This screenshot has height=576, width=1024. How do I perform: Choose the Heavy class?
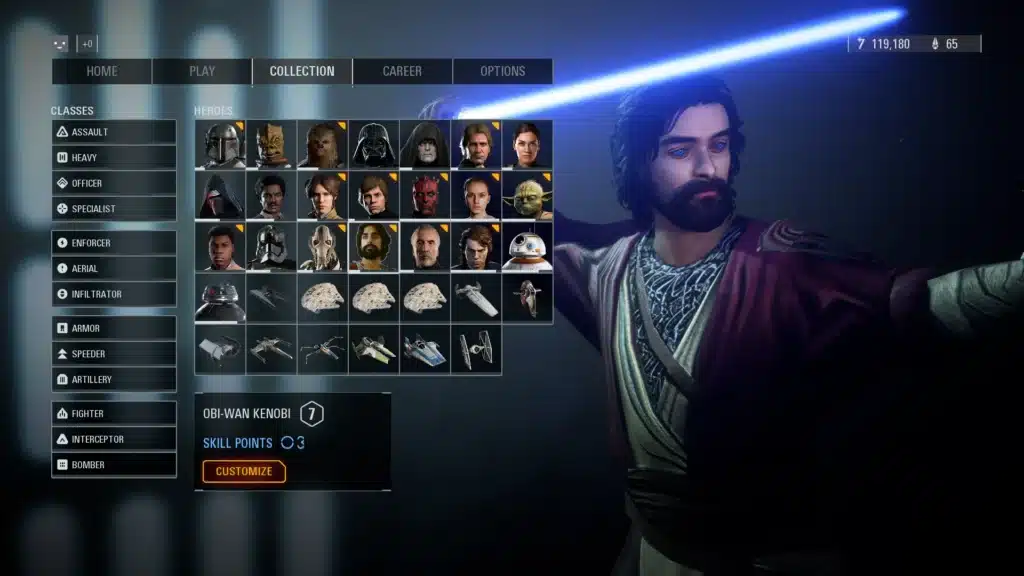114,158
